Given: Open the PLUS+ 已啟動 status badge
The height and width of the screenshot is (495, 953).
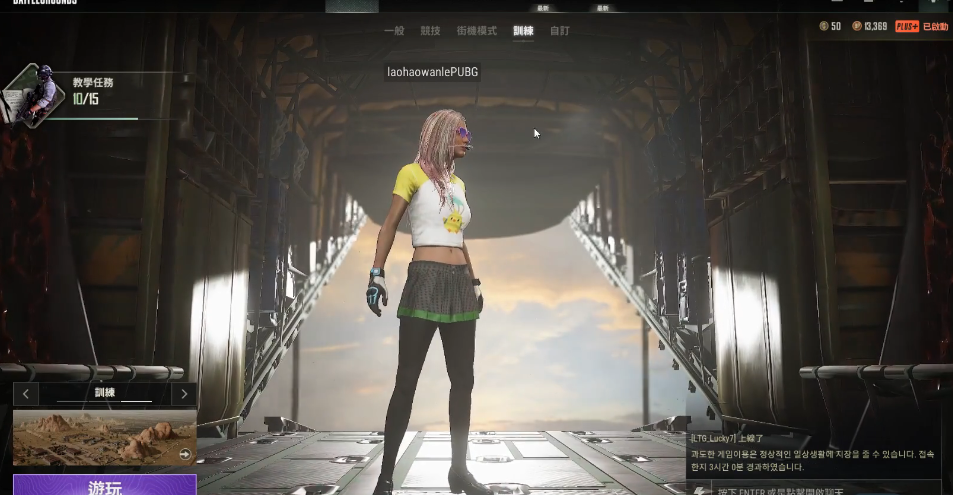Looking at the screenshot, I should (921, 26).
